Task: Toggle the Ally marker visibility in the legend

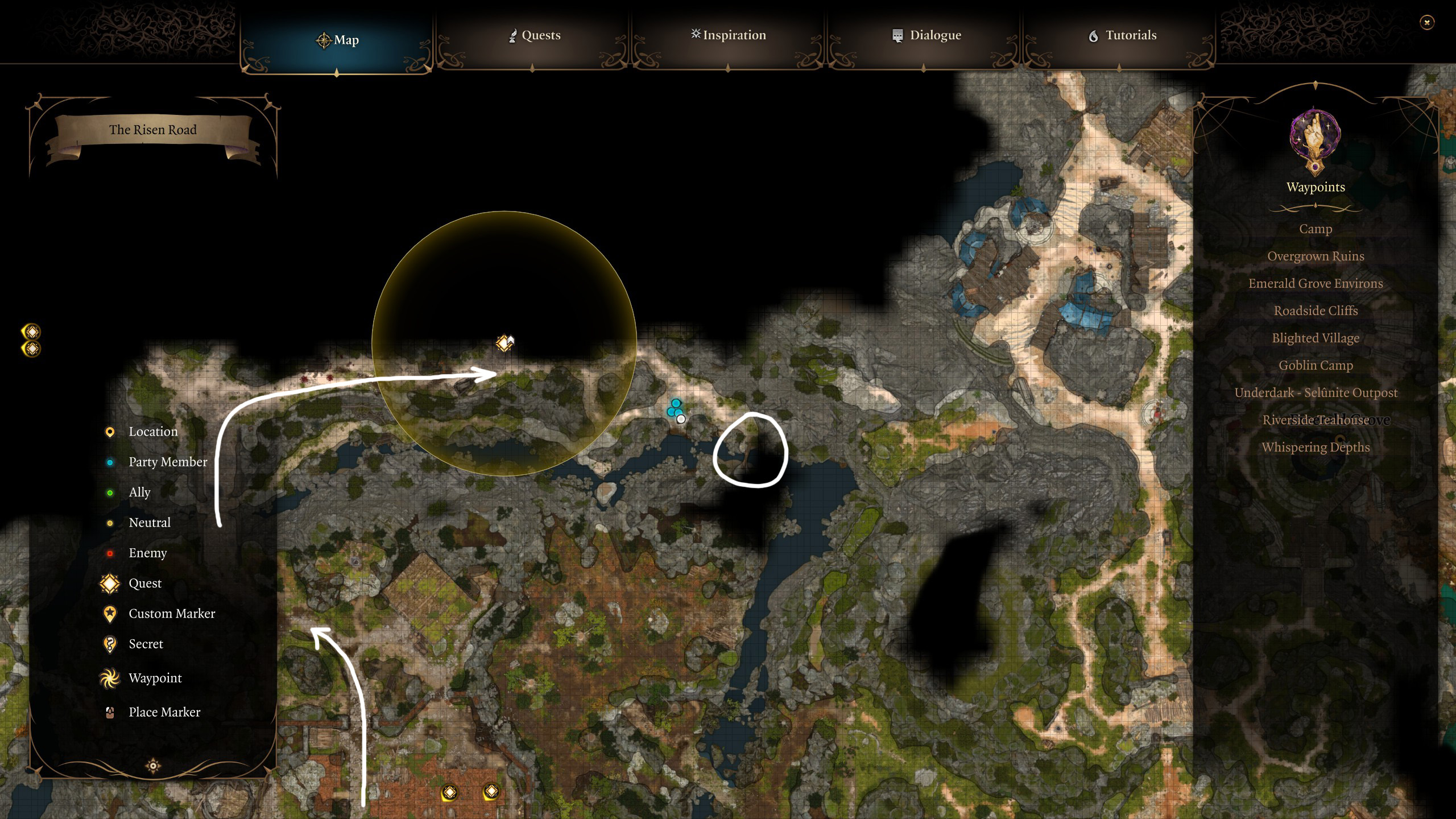Action: pos(109,492)
